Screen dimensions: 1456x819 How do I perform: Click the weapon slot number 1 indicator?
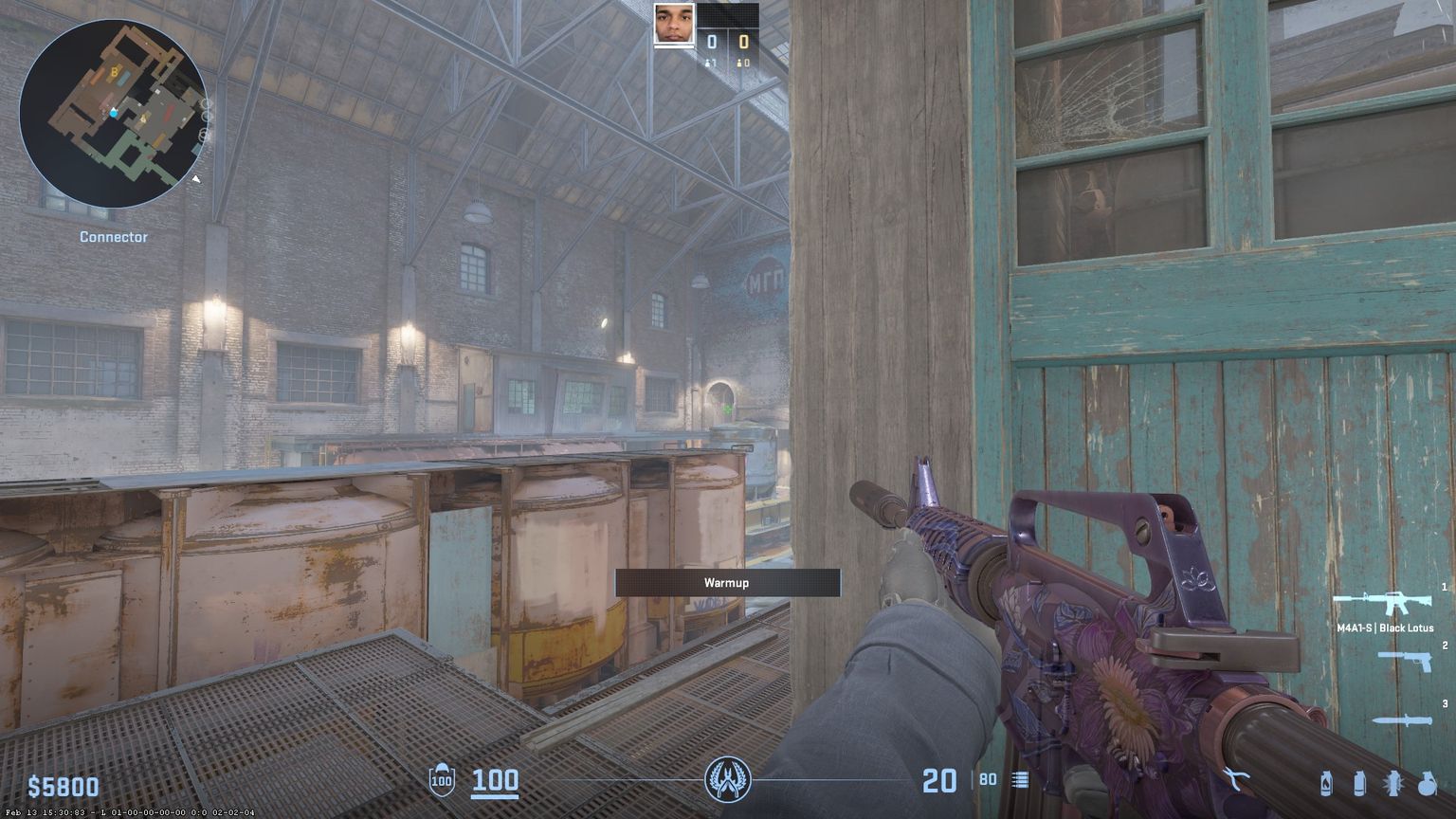(1444, 587)
